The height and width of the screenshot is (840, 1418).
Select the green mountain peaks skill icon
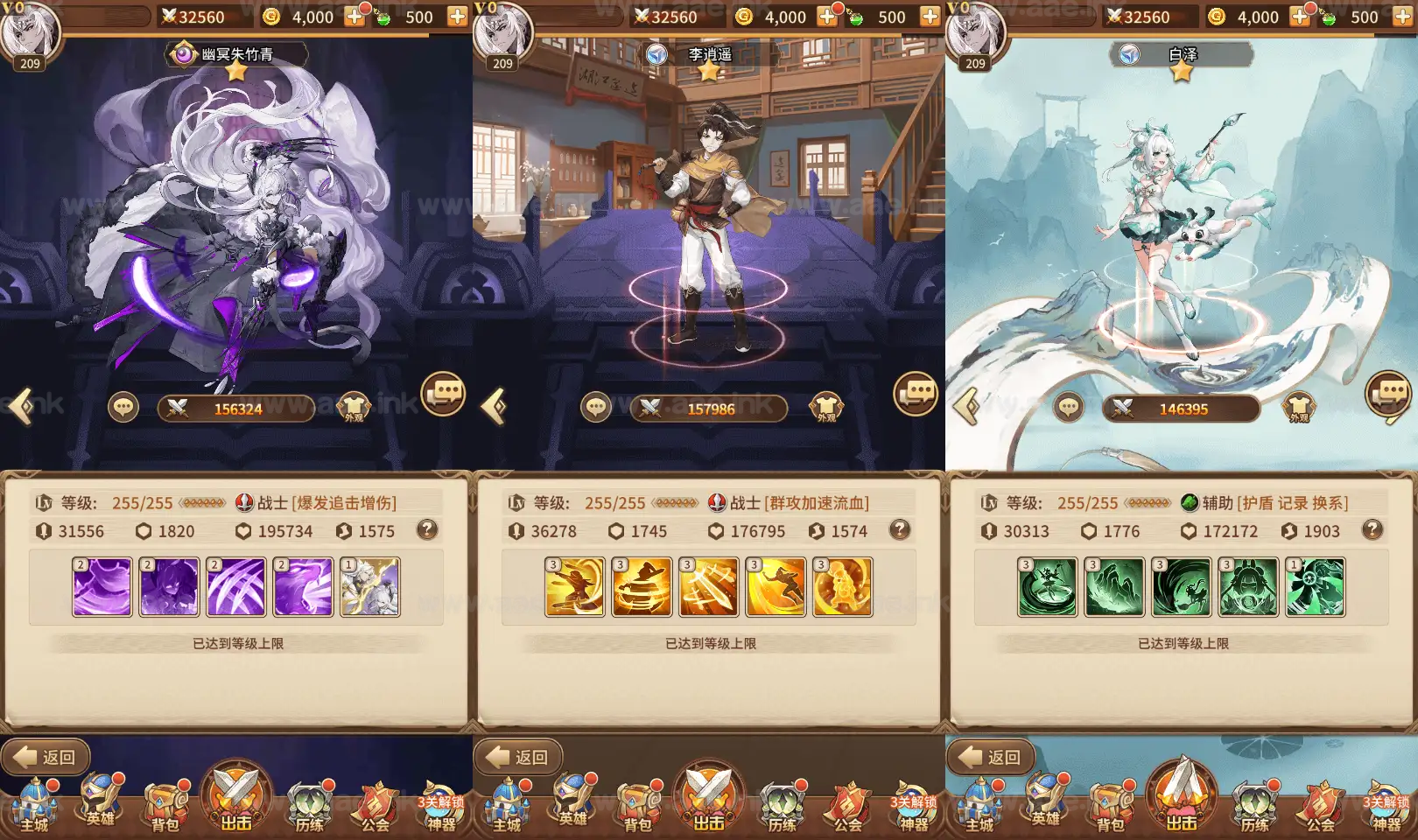[1114, 587]
